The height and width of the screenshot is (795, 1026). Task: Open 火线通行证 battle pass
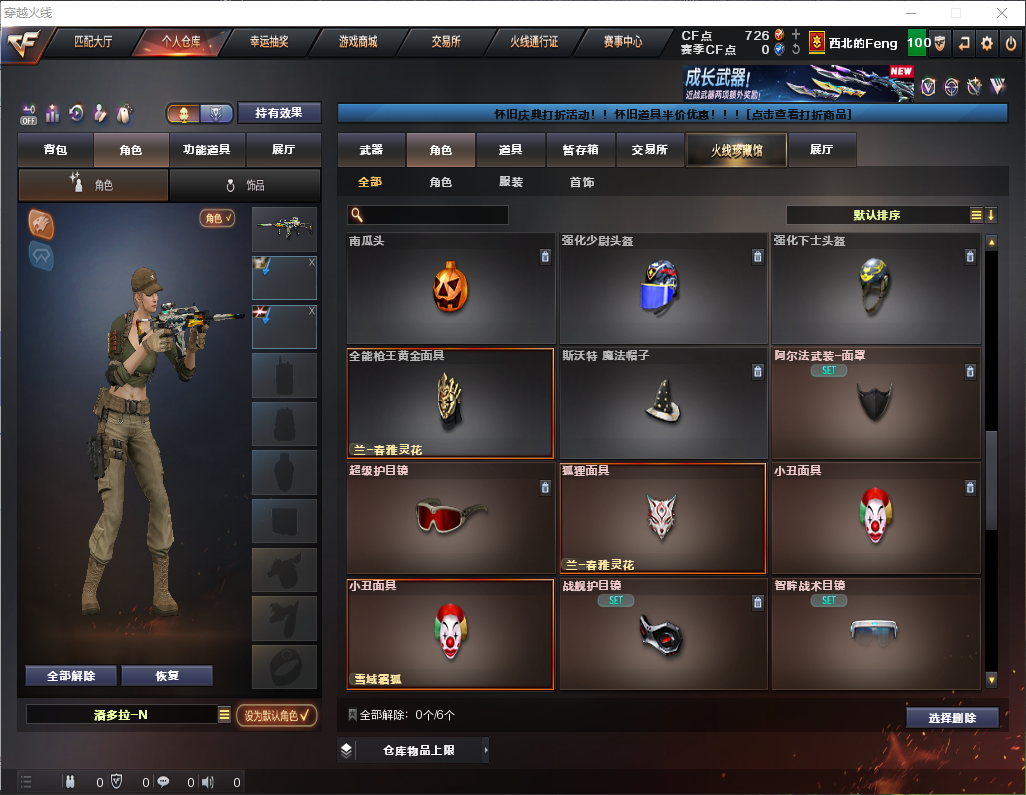(x=534, y=42)
